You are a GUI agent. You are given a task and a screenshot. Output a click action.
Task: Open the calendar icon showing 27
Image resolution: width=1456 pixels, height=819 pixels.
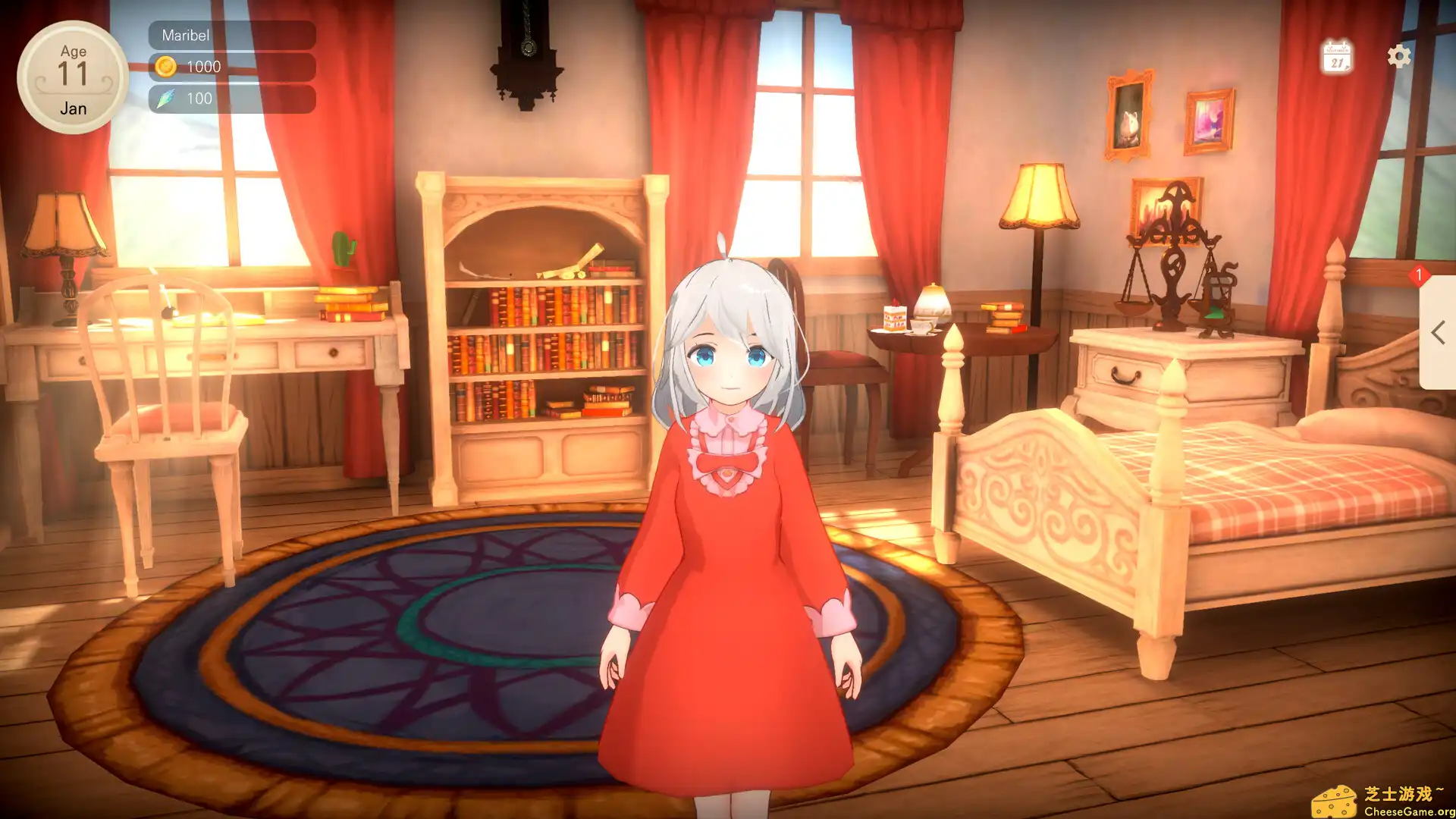(x=1337, y=56)
